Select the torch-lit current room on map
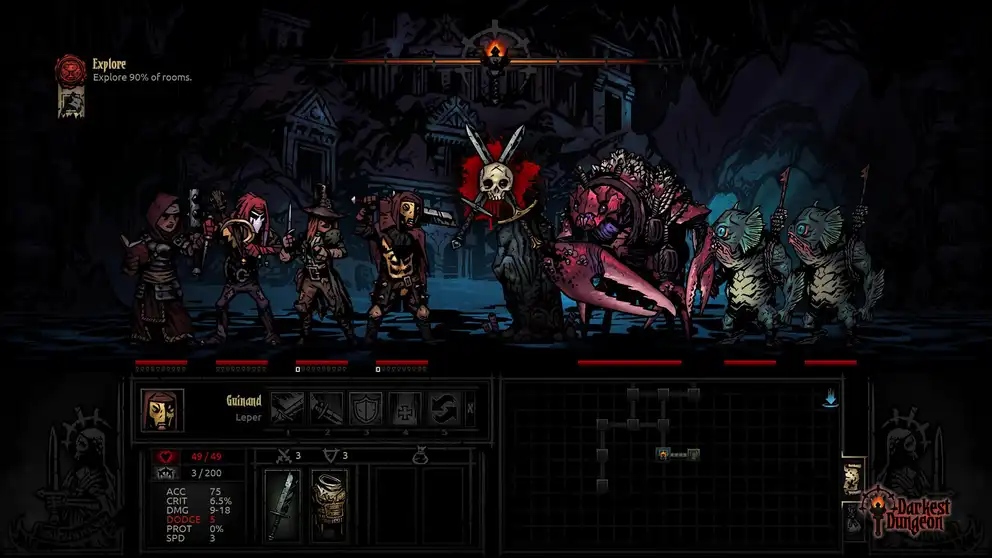 pyautogui.click(x=662, y=454)
